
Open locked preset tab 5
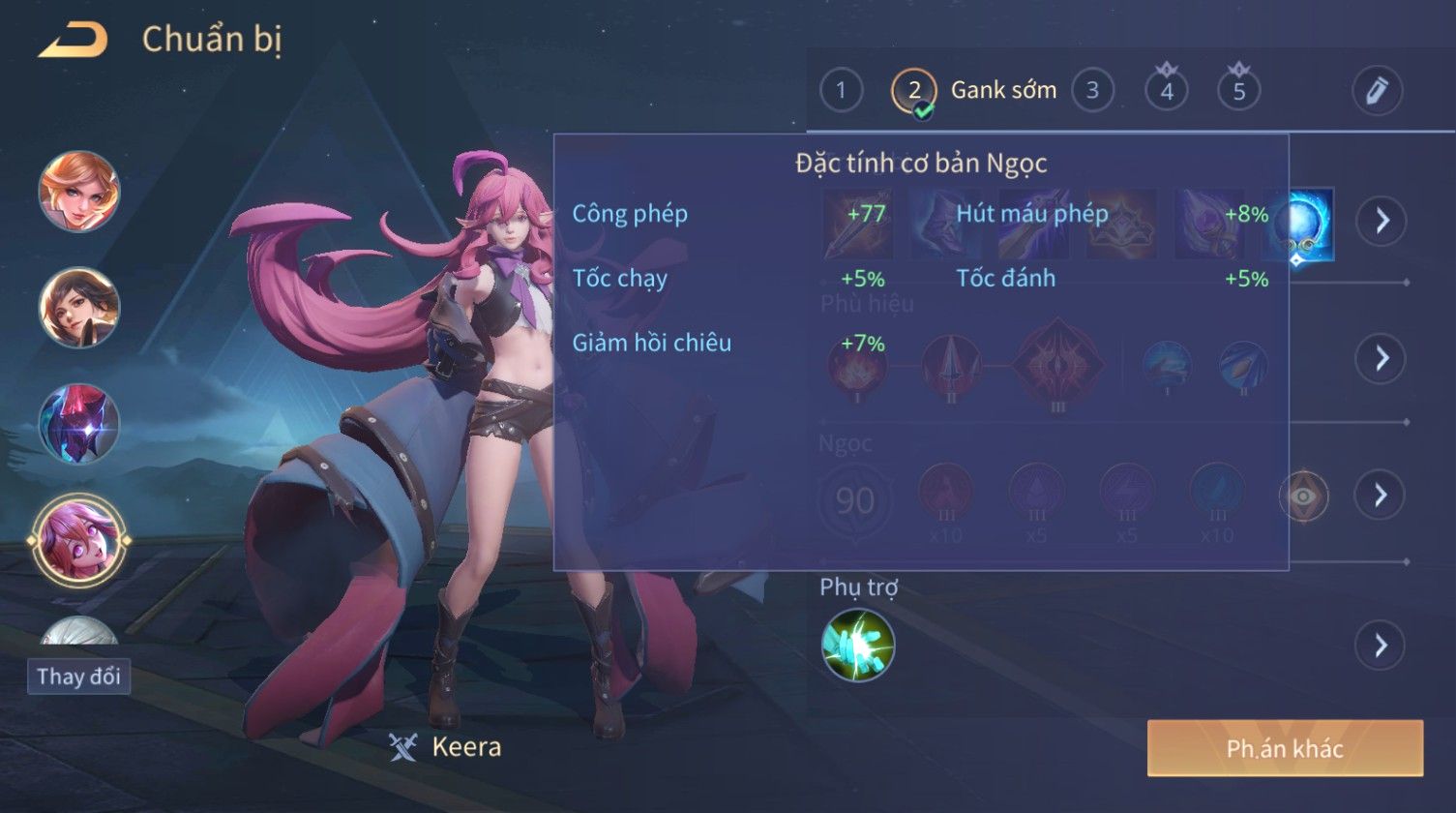click(x=1238, y=91)
